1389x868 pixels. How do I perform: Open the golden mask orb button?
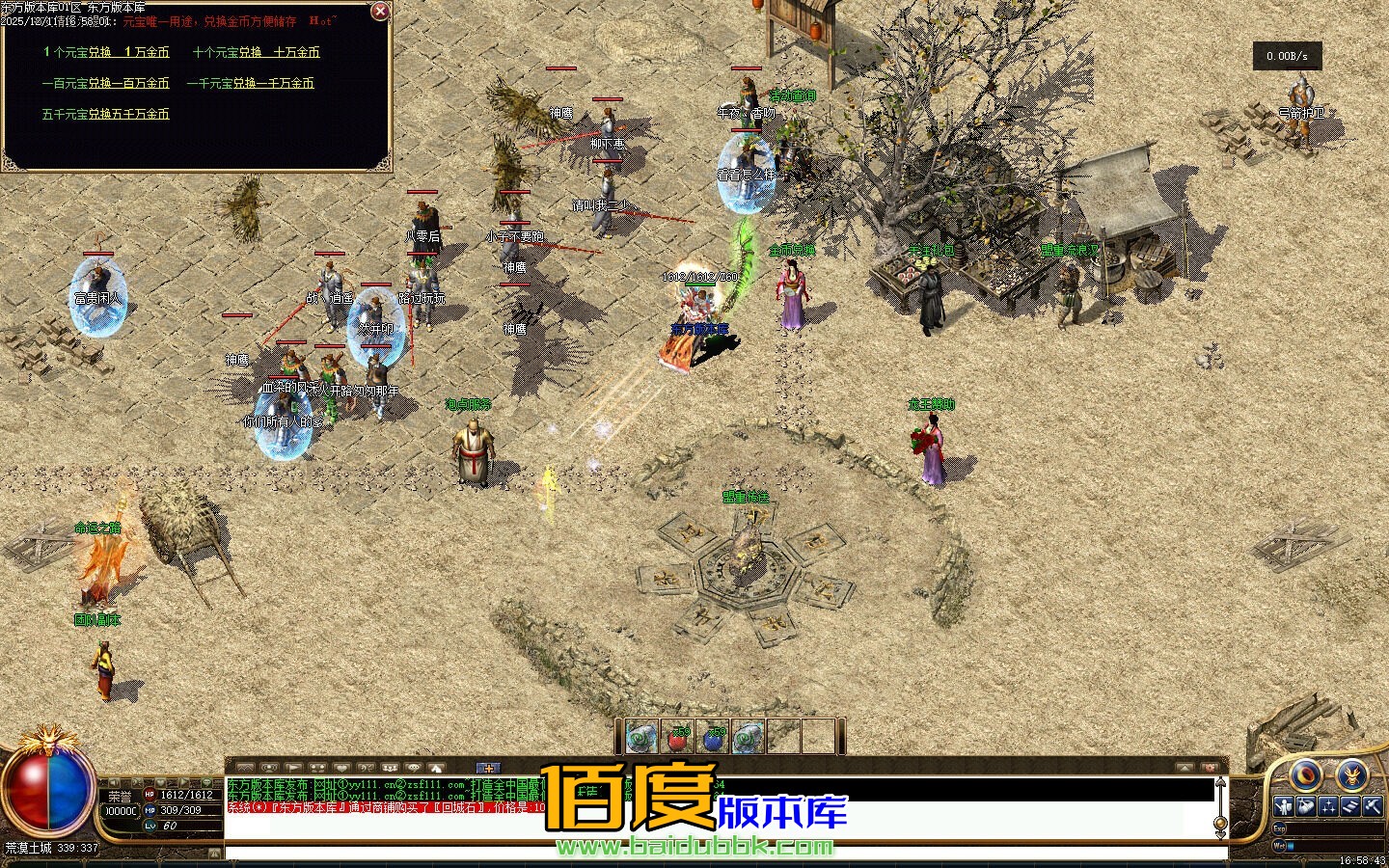[1351, 774]
